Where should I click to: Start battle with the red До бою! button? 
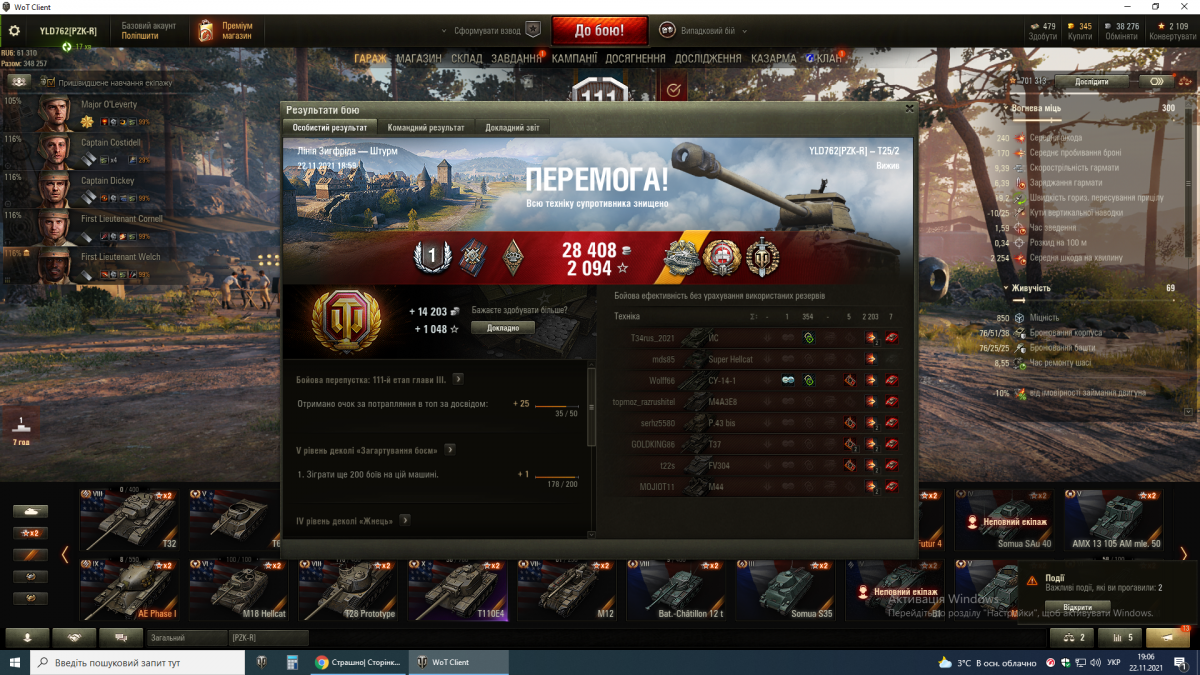599,30
